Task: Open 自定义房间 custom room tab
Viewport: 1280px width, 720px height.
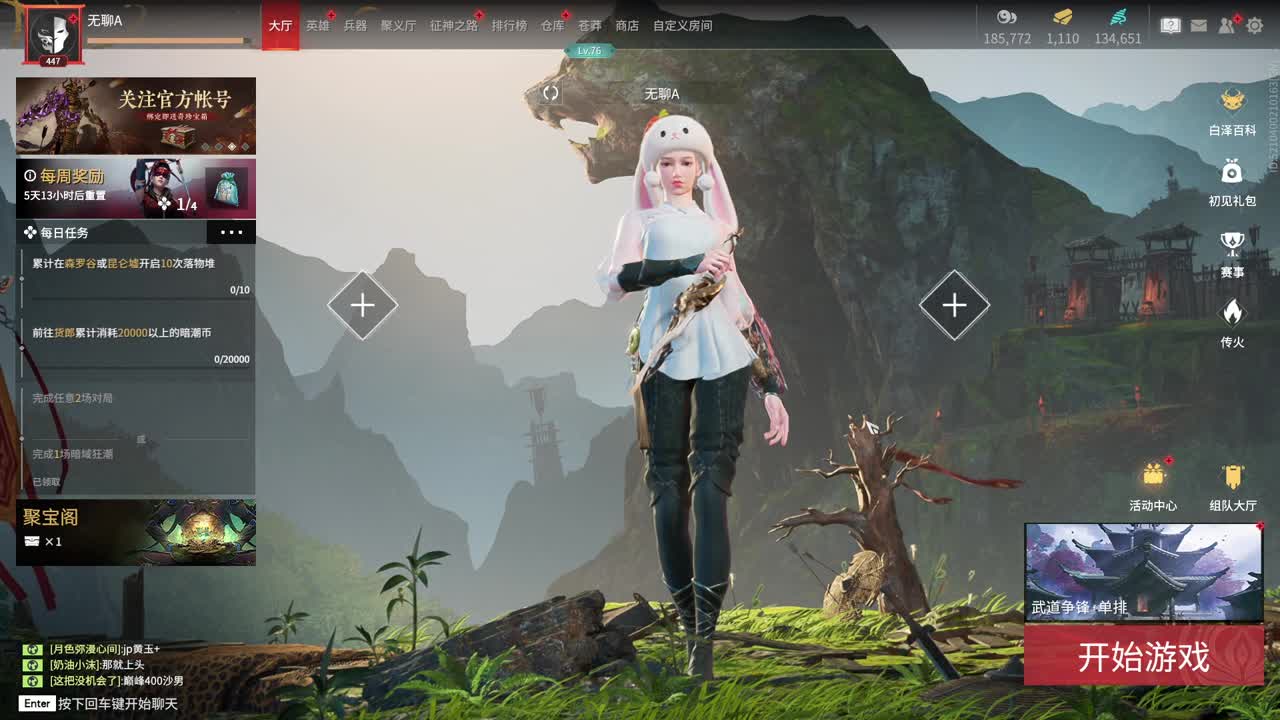Action: 682,26
